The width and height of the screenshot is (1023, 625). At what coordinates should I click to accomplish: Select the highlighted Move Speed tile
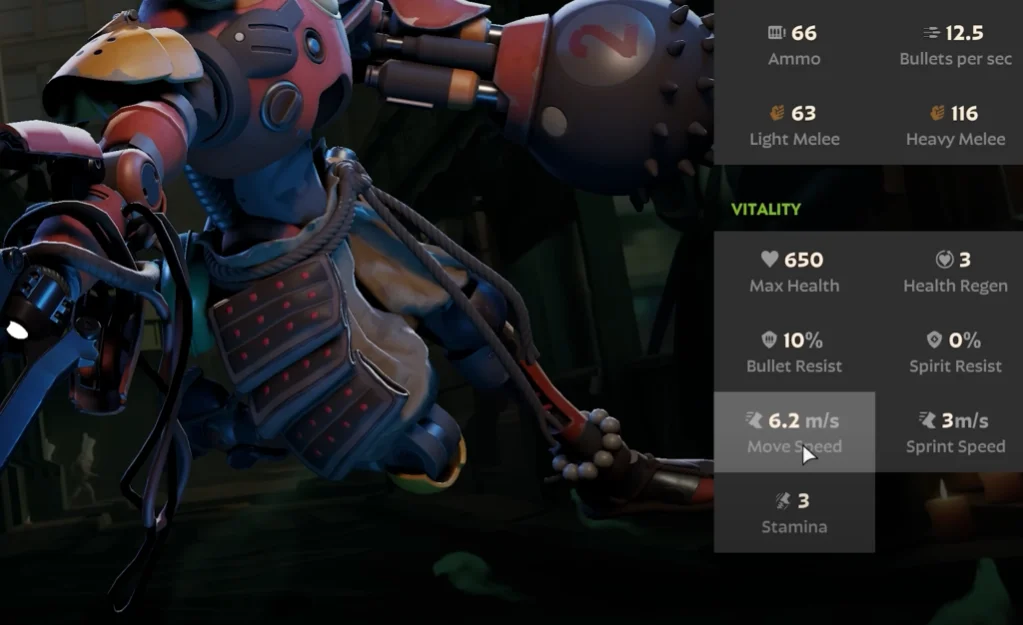coord(794,432)
